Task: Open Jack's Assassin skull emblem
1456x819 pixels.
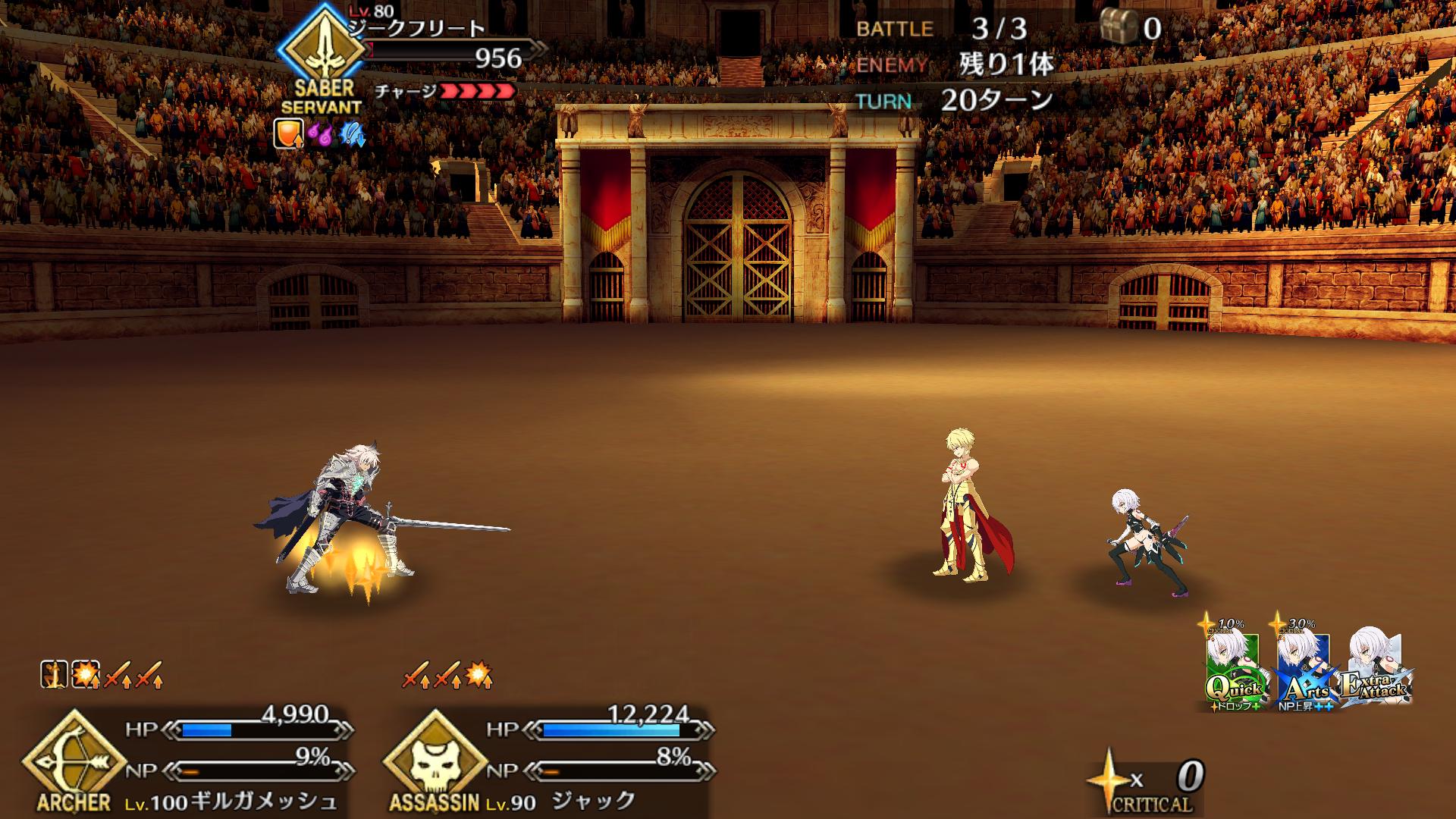Action: (x=435, y=758)
